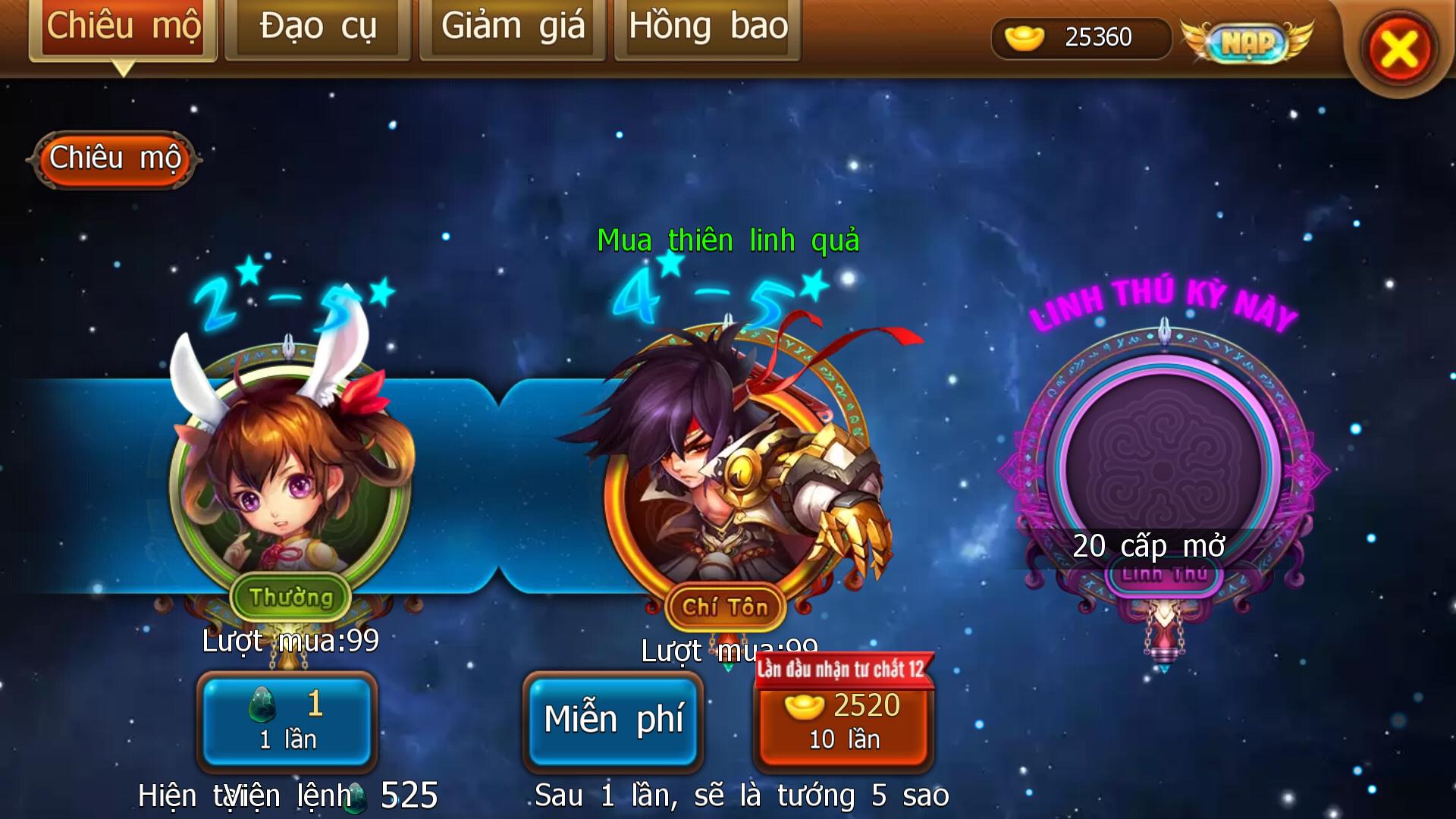Switch to the Đạo cụ tab
1456x819 pixels.
click(318, 27)
